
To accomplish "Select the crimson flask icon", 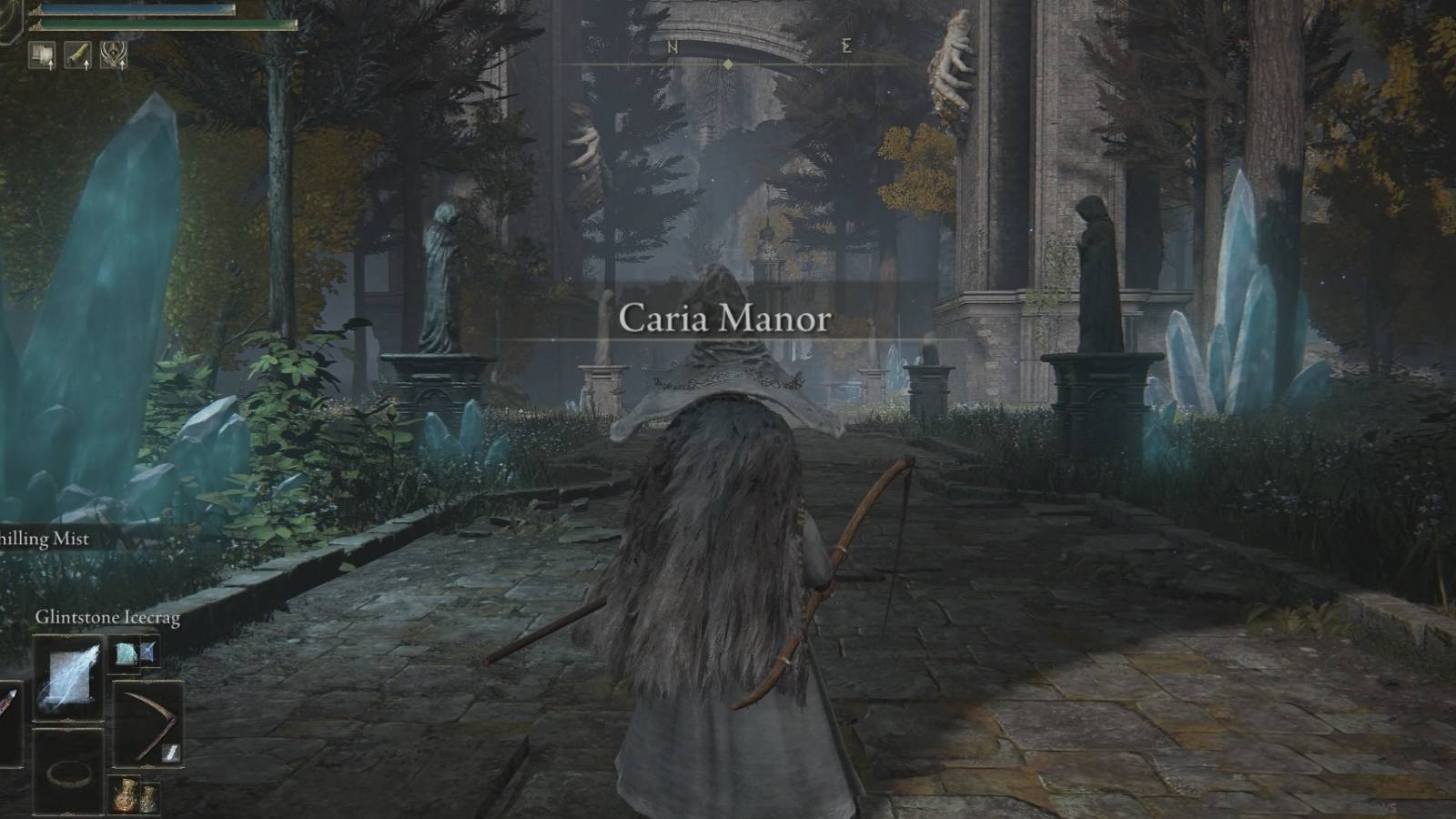I will (125, 795).
